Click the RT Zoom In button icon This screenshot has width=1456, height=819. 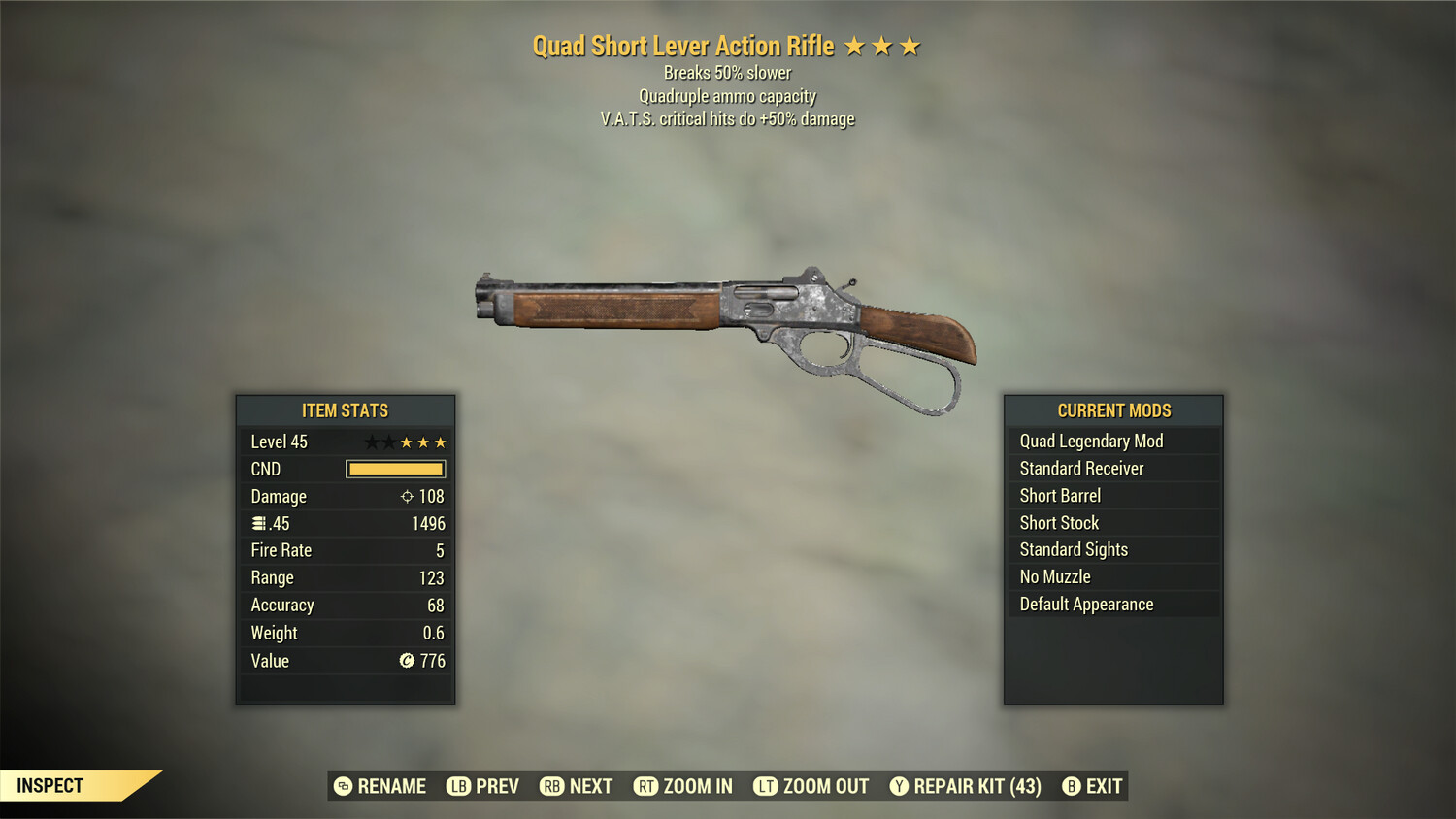[645, 786]
